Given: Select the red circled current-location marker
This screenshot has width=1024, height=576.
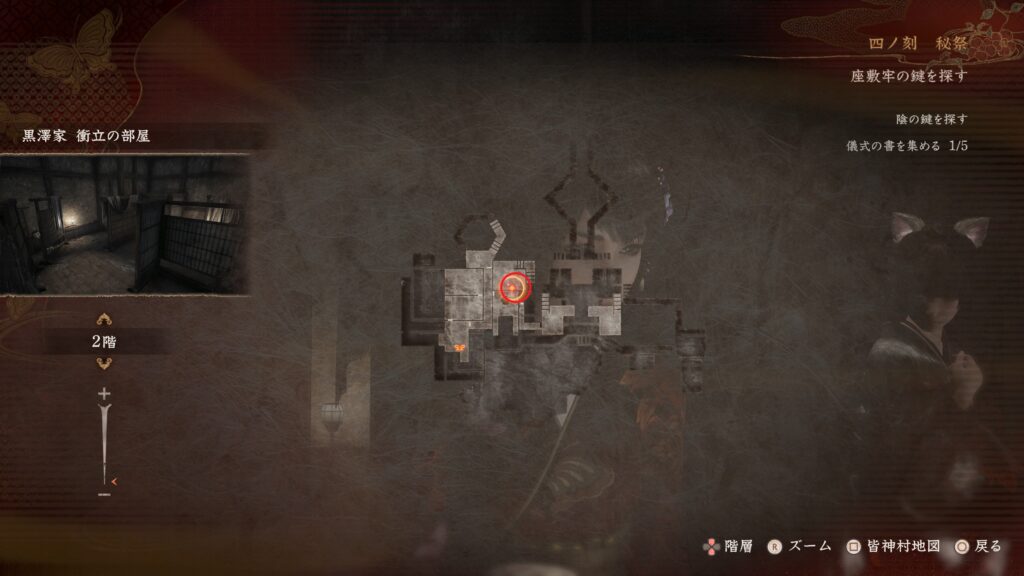Looking at the screenshot, I should pyautogui.click(x=515, y=288).
